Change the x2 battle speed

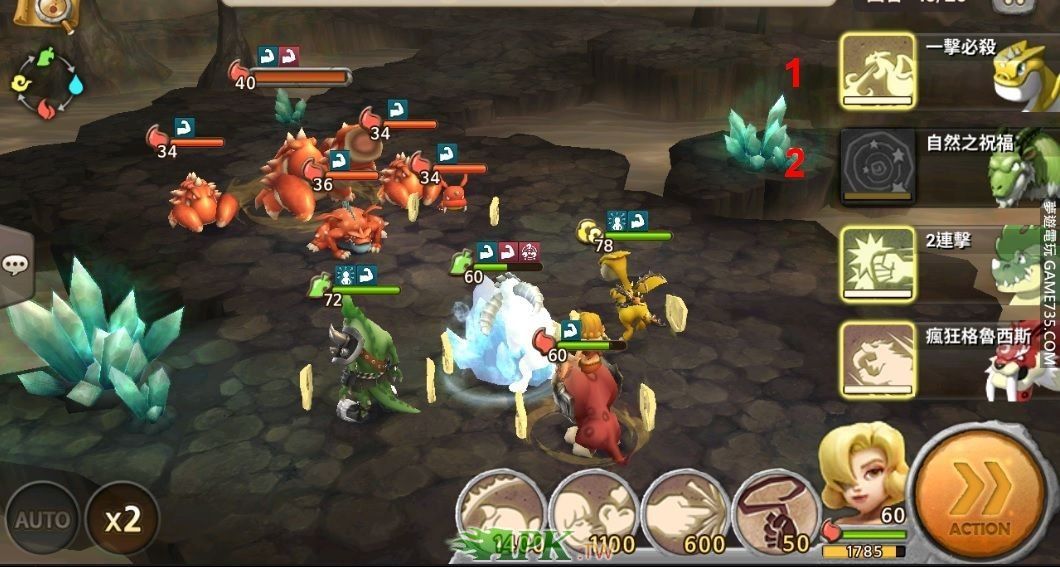121,518
